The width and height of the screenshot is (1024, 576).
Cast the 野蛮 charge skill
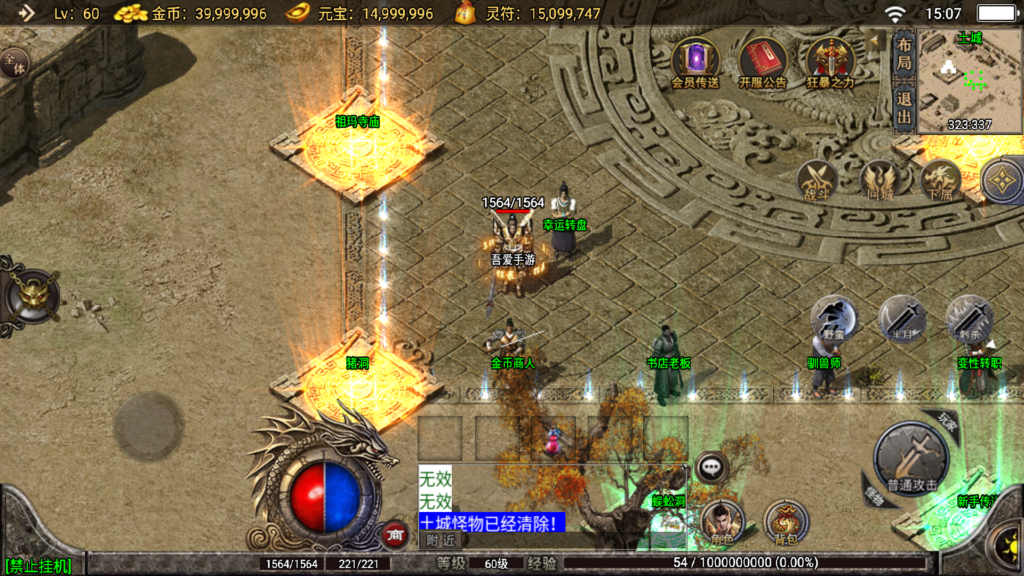[832, 318]
